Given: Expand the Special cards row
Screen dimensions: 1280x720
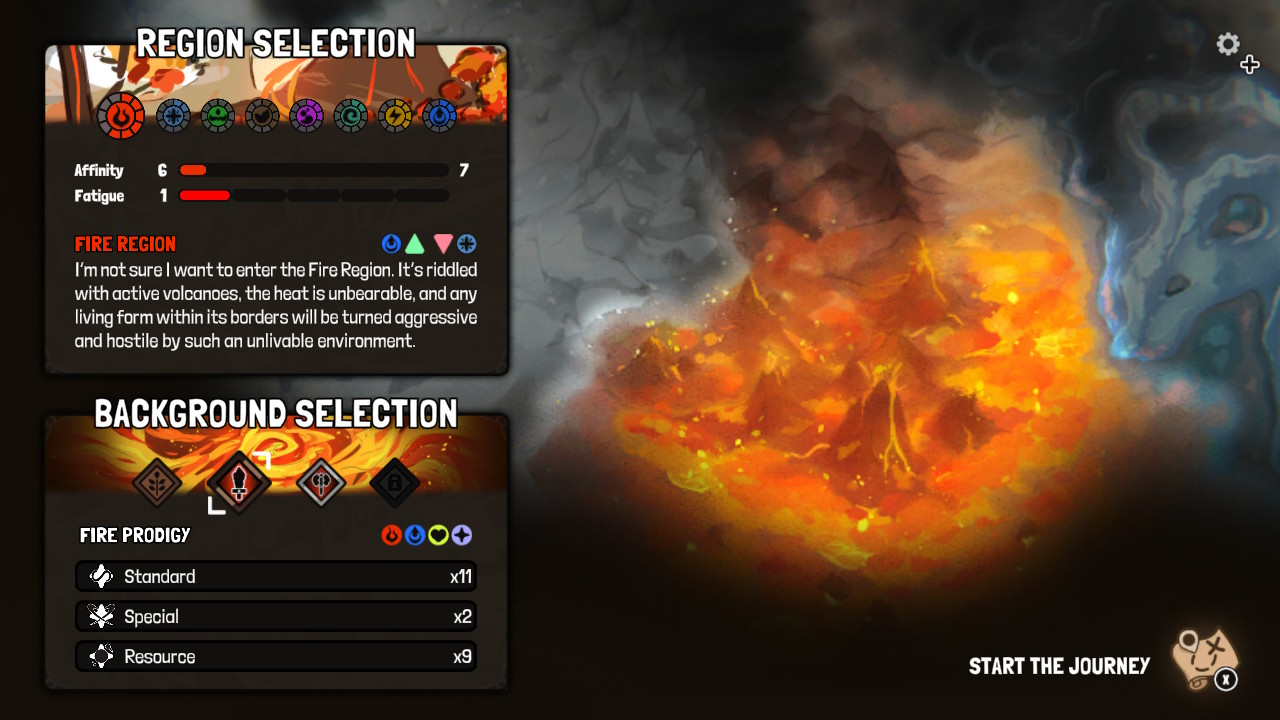Looking at the screenshot, I should [276, 616].
